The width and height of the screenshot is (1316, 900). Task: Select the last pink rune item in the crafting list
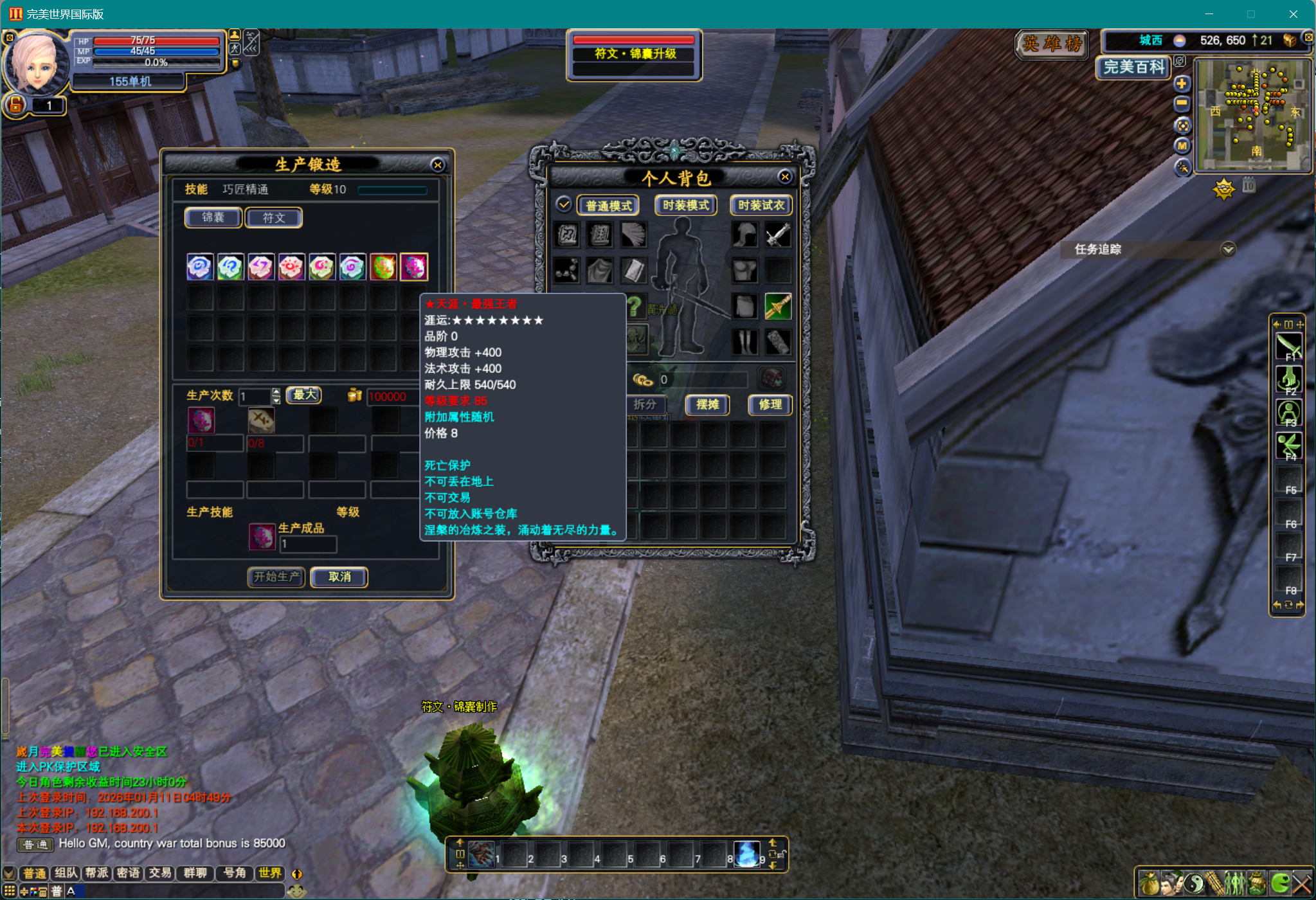tap(414, 267)
